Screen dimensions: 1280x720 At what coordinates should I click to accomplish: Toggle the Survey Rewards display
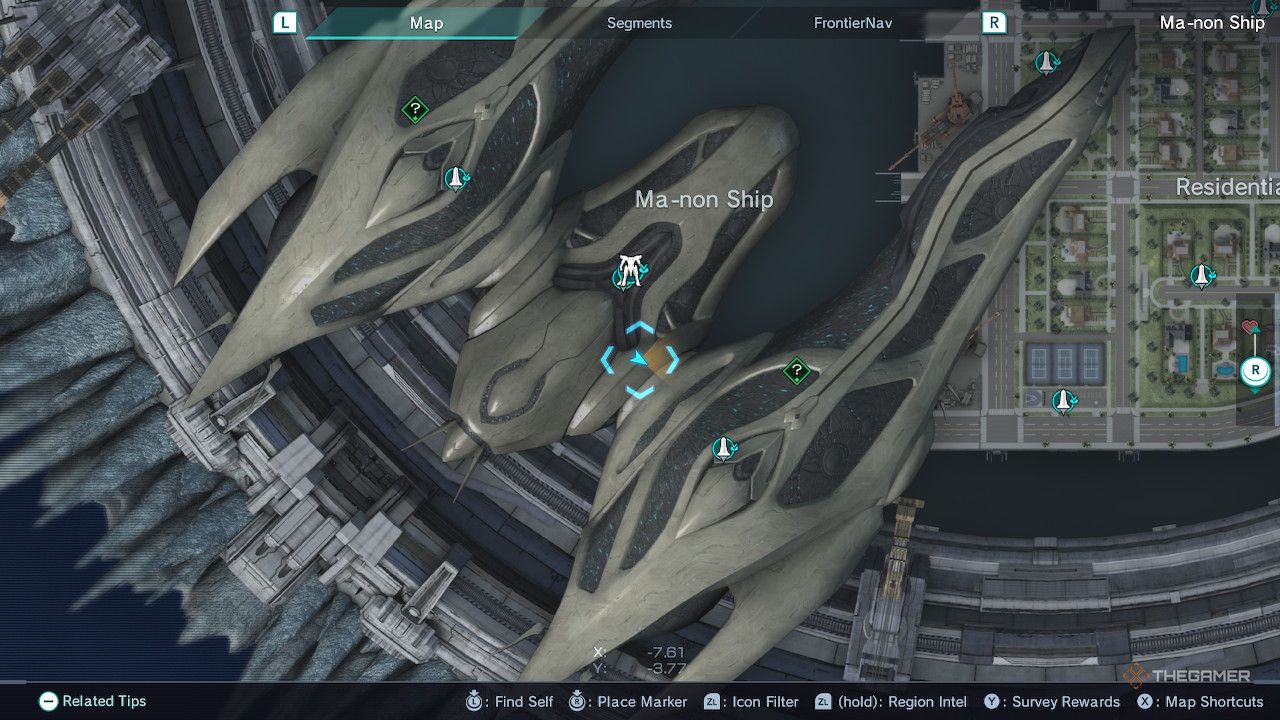[991, 702]
